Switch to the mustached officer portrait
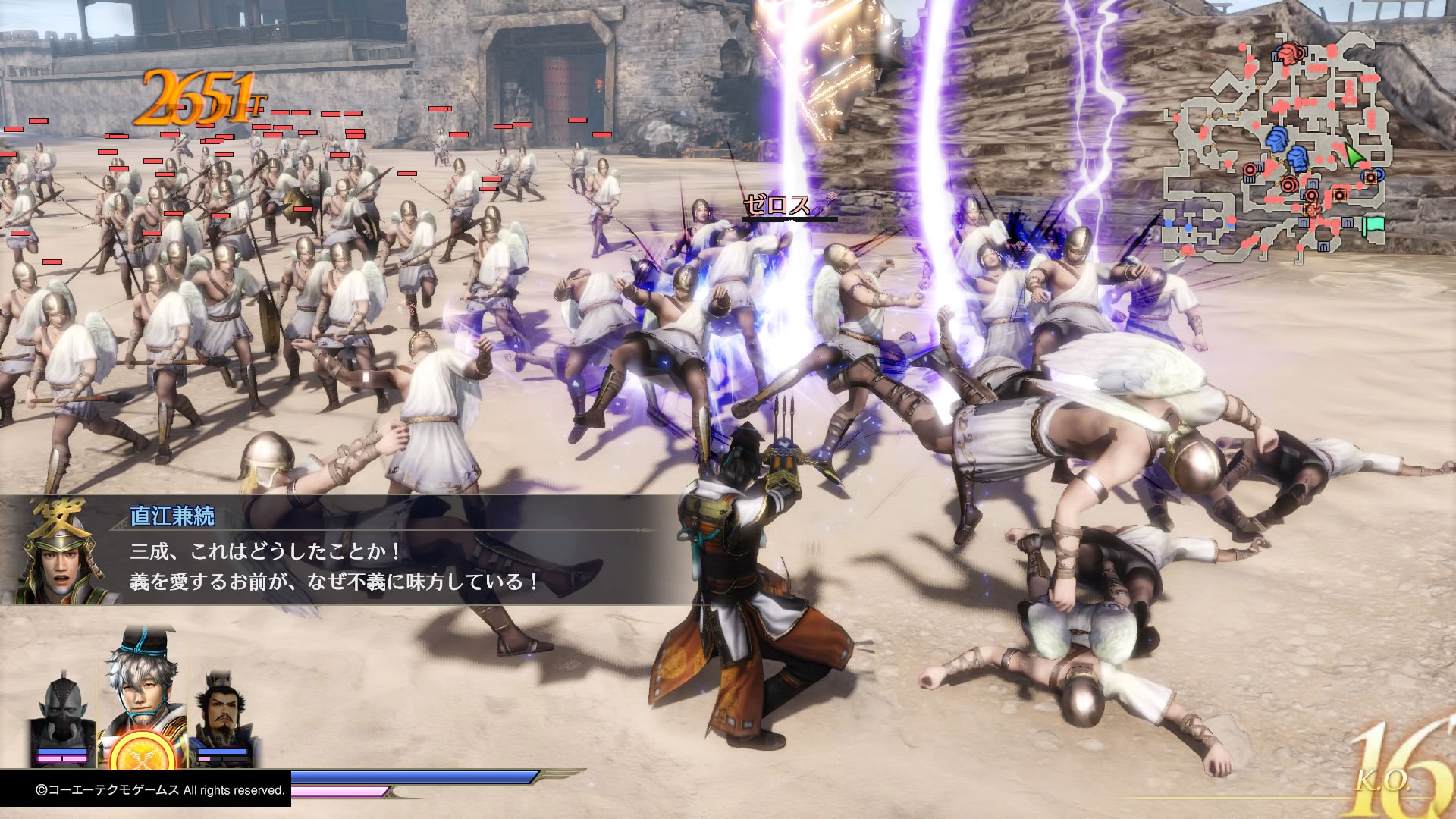The height and width of the screenshot is (819, 1456). (222, 713)
